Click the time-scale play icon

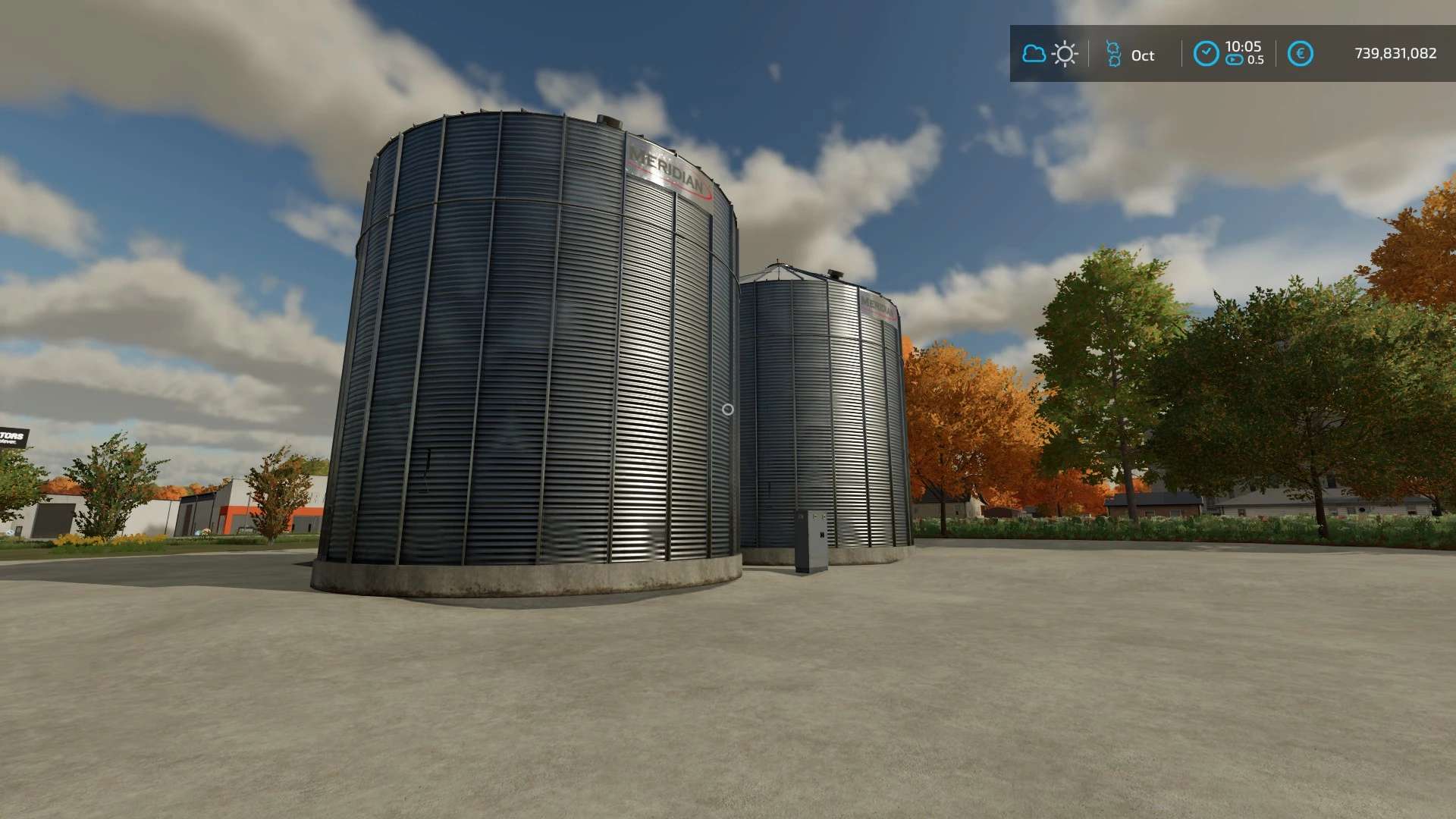pos(1234,60)
